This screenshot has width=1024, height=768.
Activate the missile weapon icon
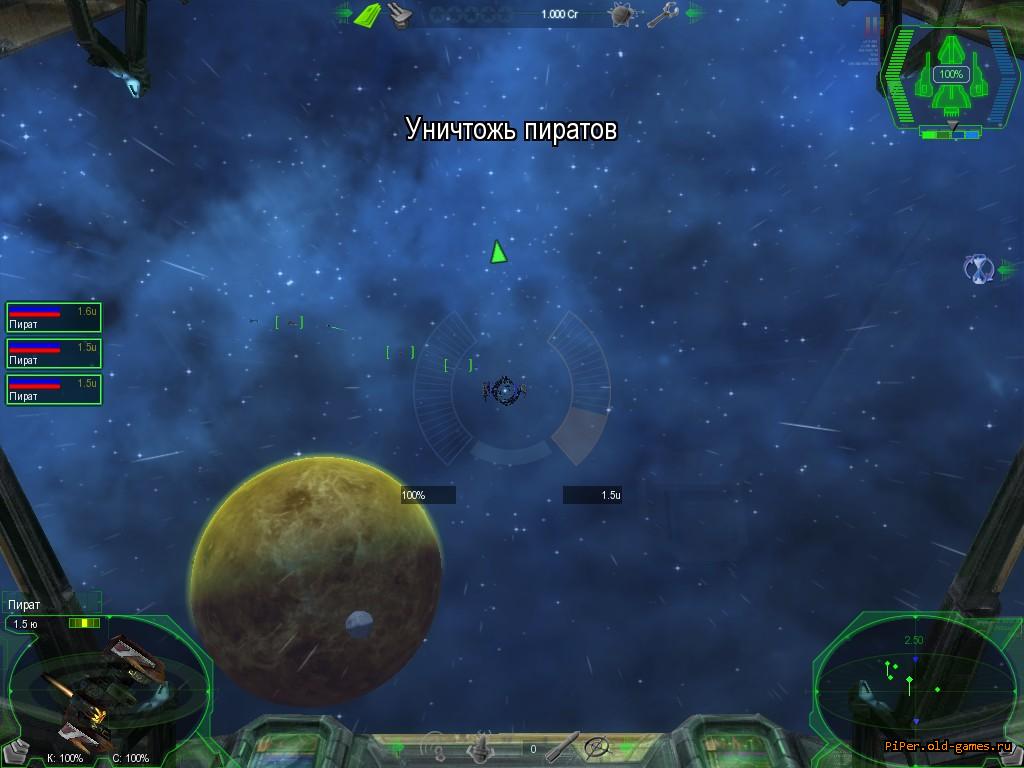(563, 746)
